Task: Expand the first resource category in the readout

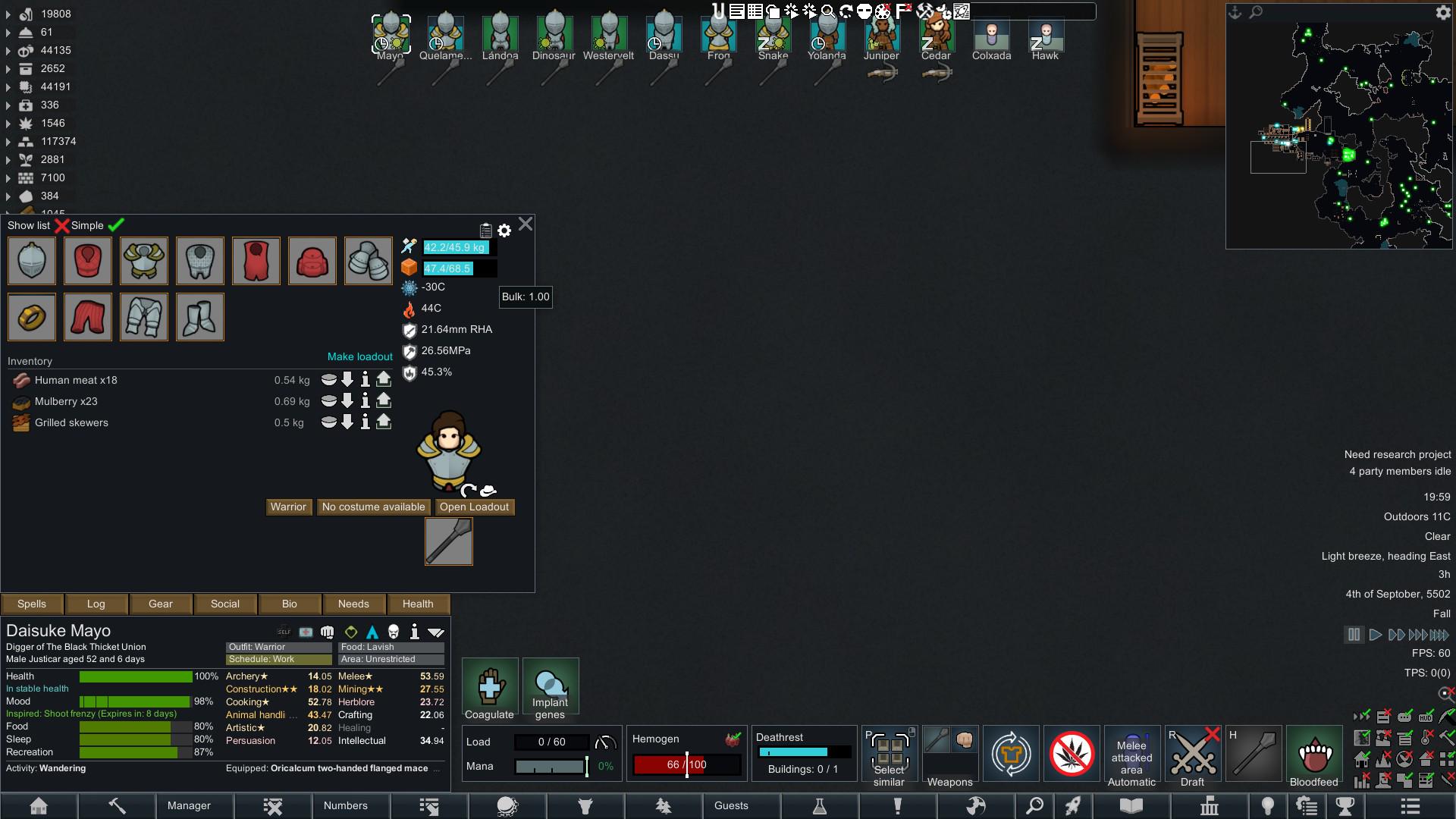Action: tap(8, 14)
